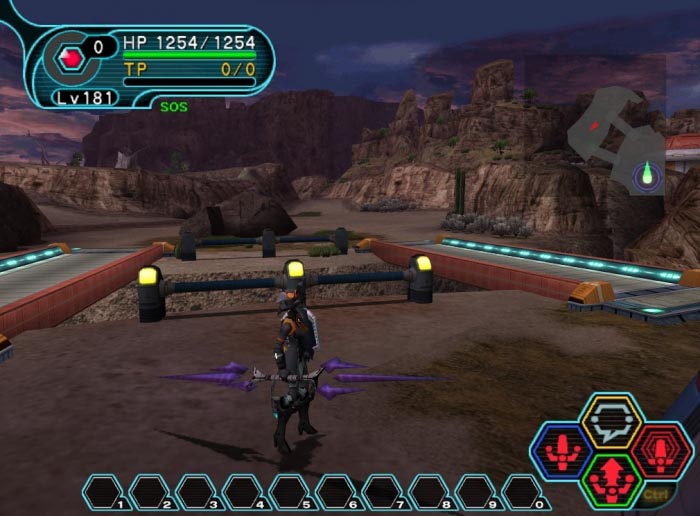Click the area minimap
700x516 pixels.
(617, 139)
